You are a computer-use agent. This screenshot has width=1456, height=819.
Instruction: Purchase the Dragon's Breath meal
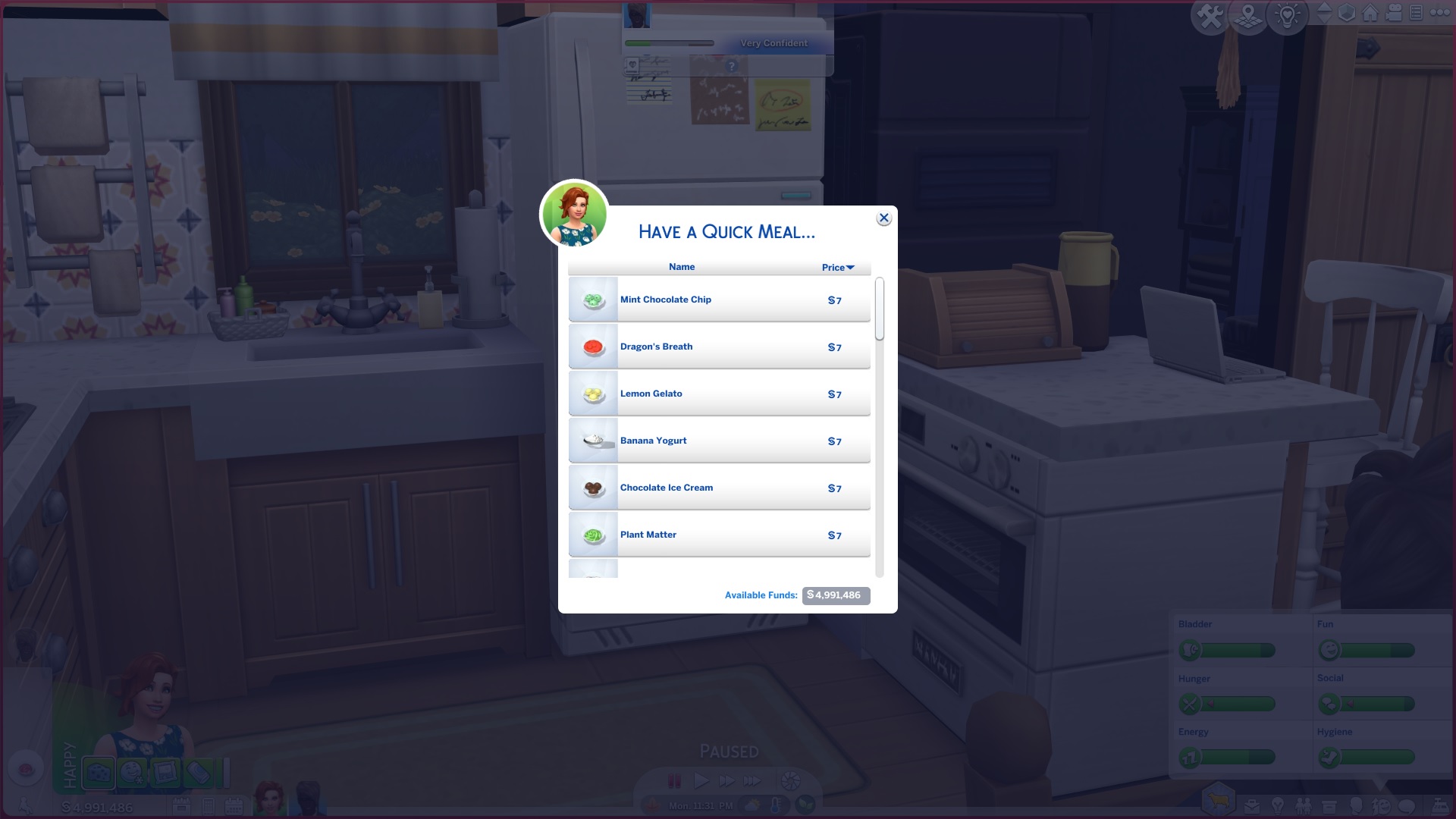[x=718, y=347]
